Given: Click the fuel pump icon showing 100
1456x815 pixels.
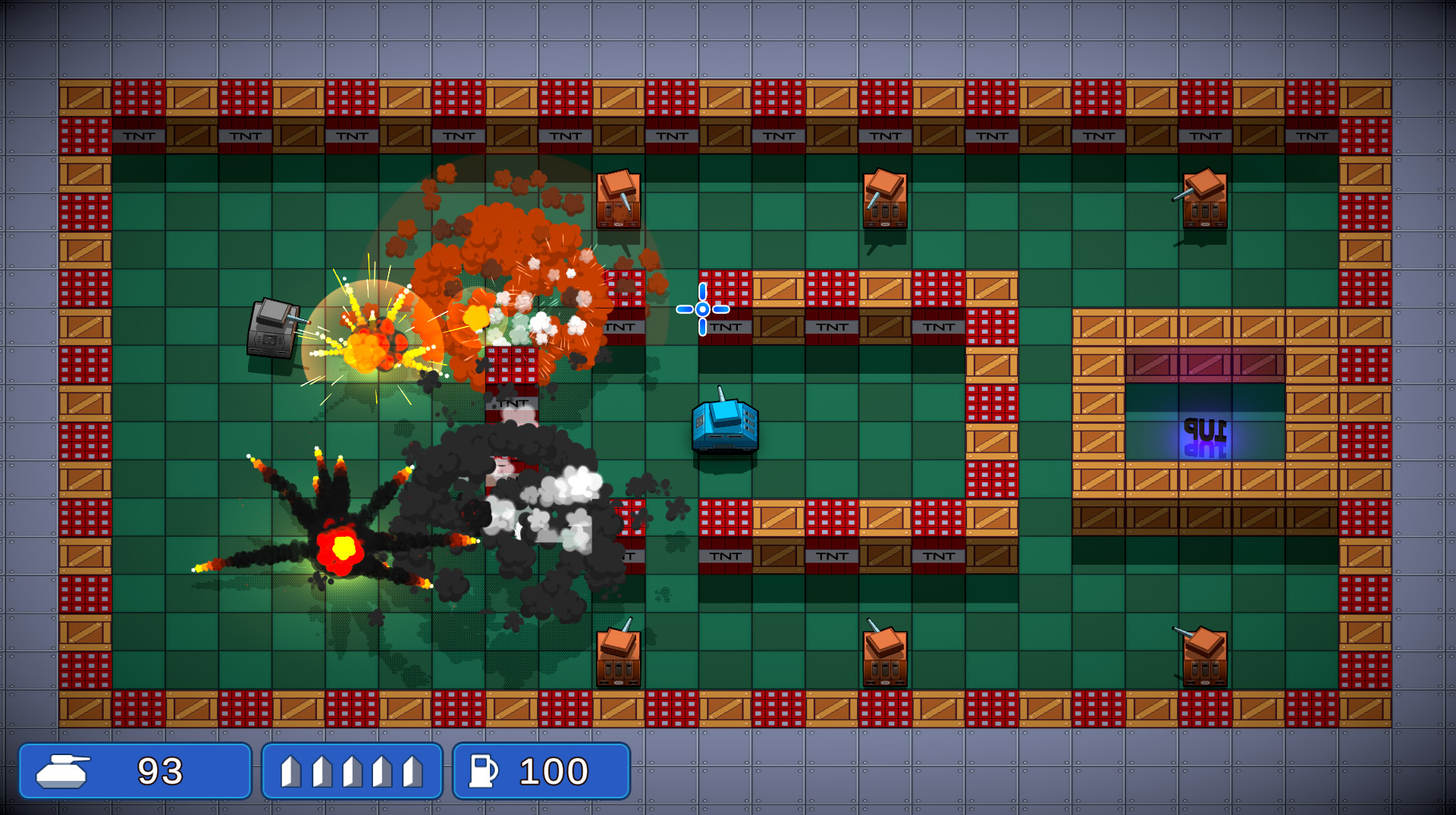Looking at the screenshot, I should 483,771.
